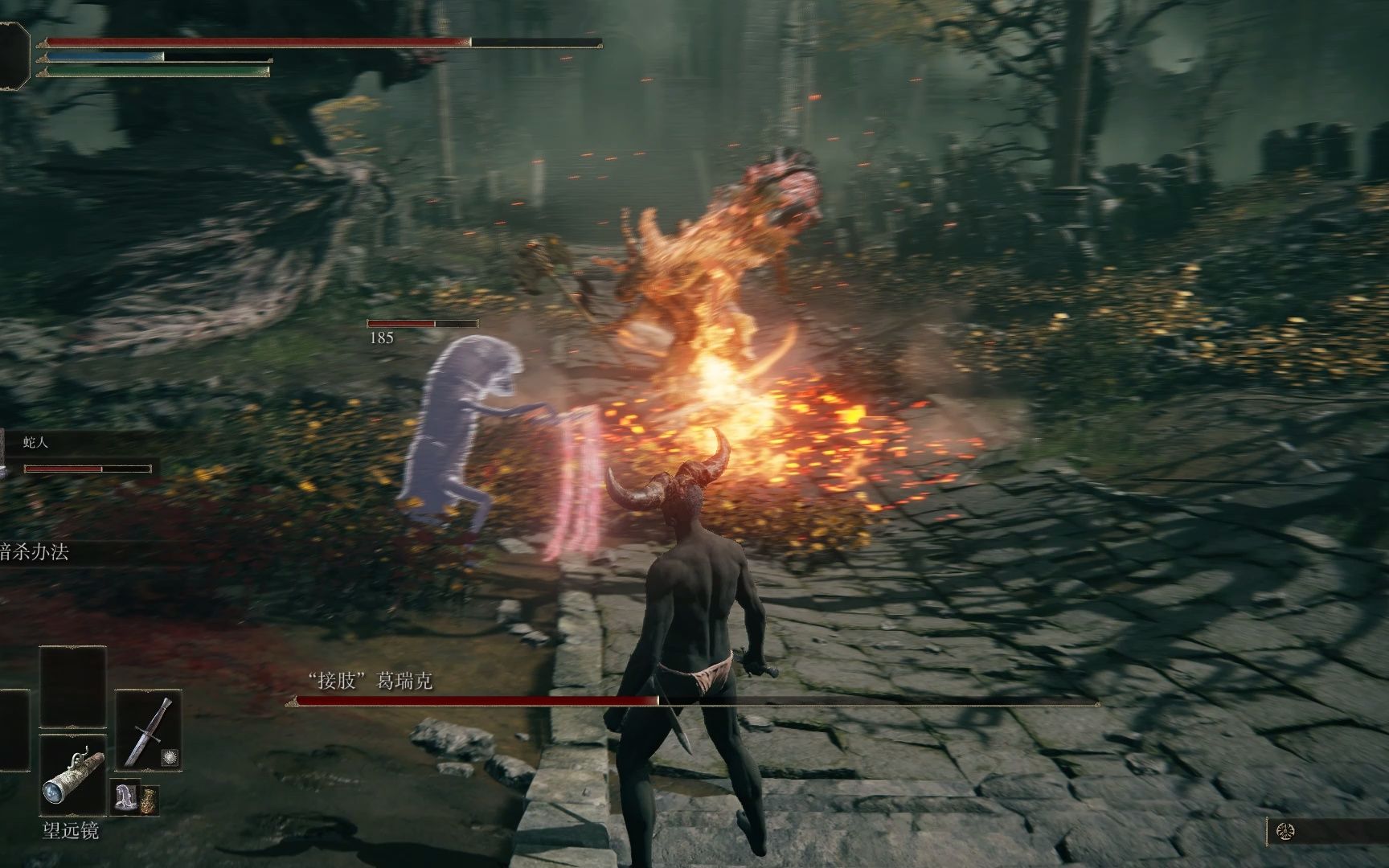Viewport: 1389px width, 868px height.
Task: Click the spectral steed pouch icon
Action: pos(126,797)
